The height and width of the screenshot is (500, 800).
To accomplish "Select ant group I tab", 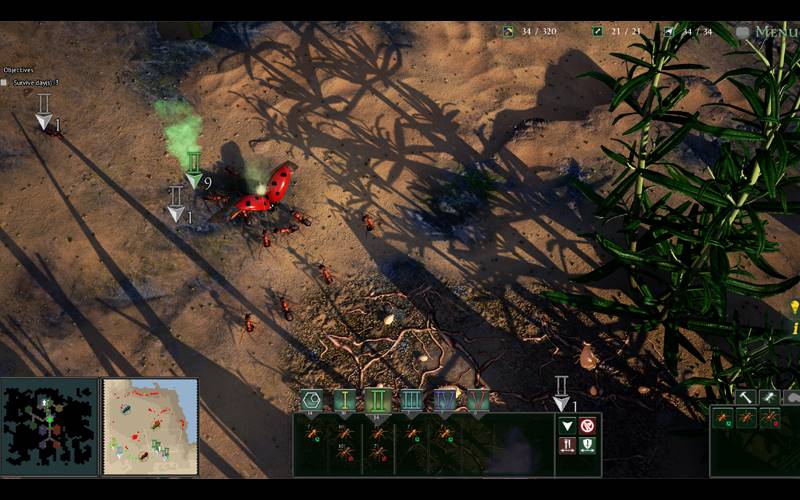I will pos(345,401).
